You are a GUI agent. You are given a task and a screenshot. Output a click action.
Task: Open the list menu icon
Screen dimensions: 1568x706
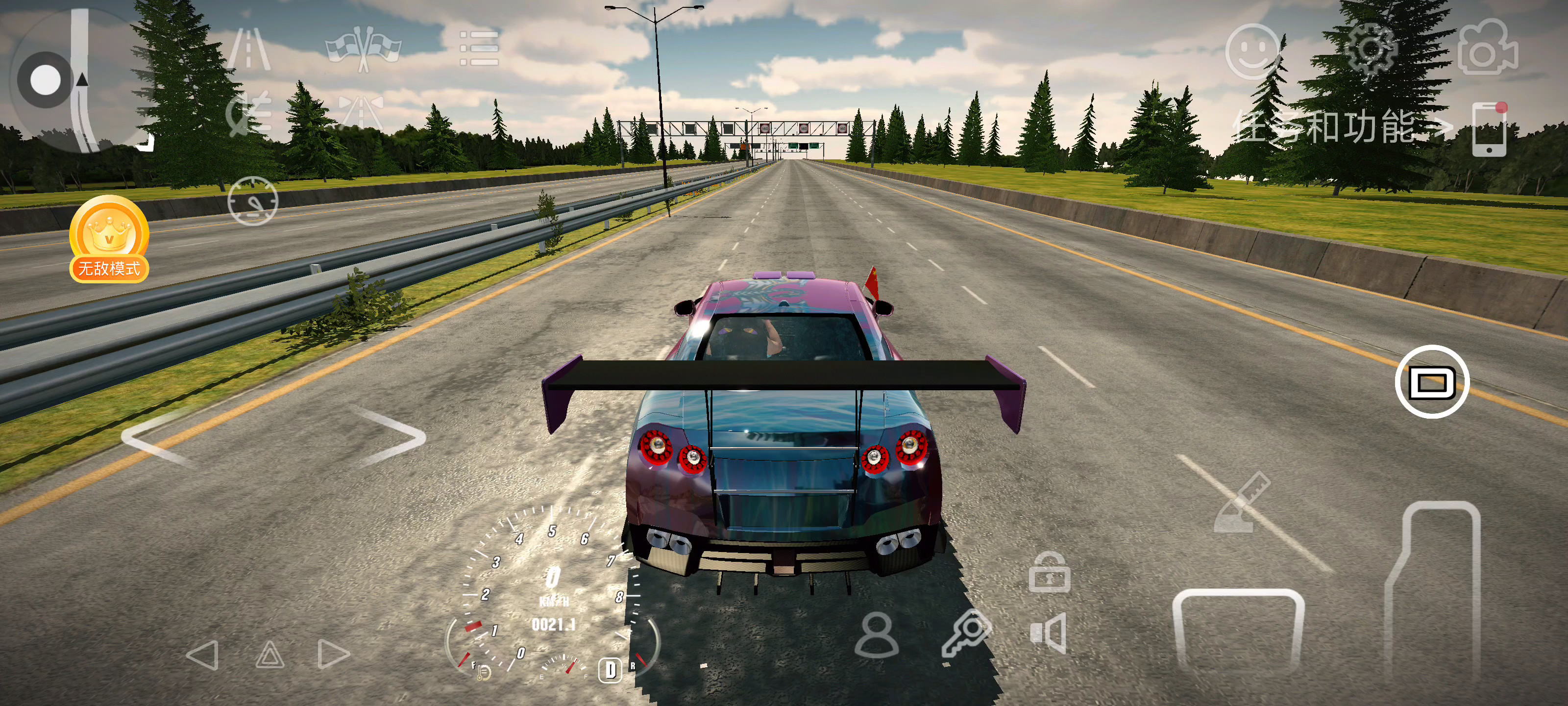coord(479,49)
